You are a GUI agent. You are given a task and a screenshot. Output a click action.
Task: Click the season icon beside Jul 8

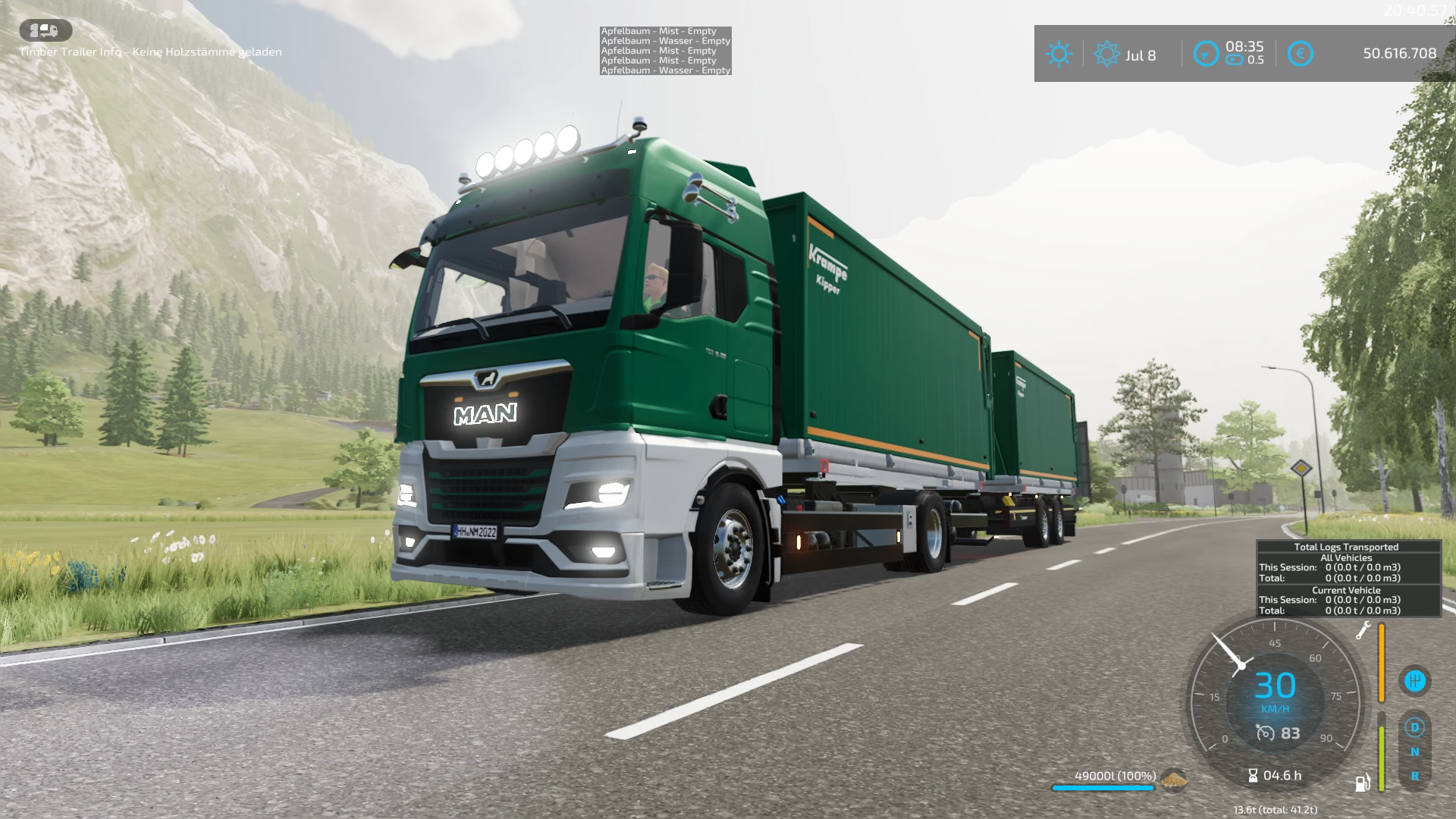tap(1106, 54)
